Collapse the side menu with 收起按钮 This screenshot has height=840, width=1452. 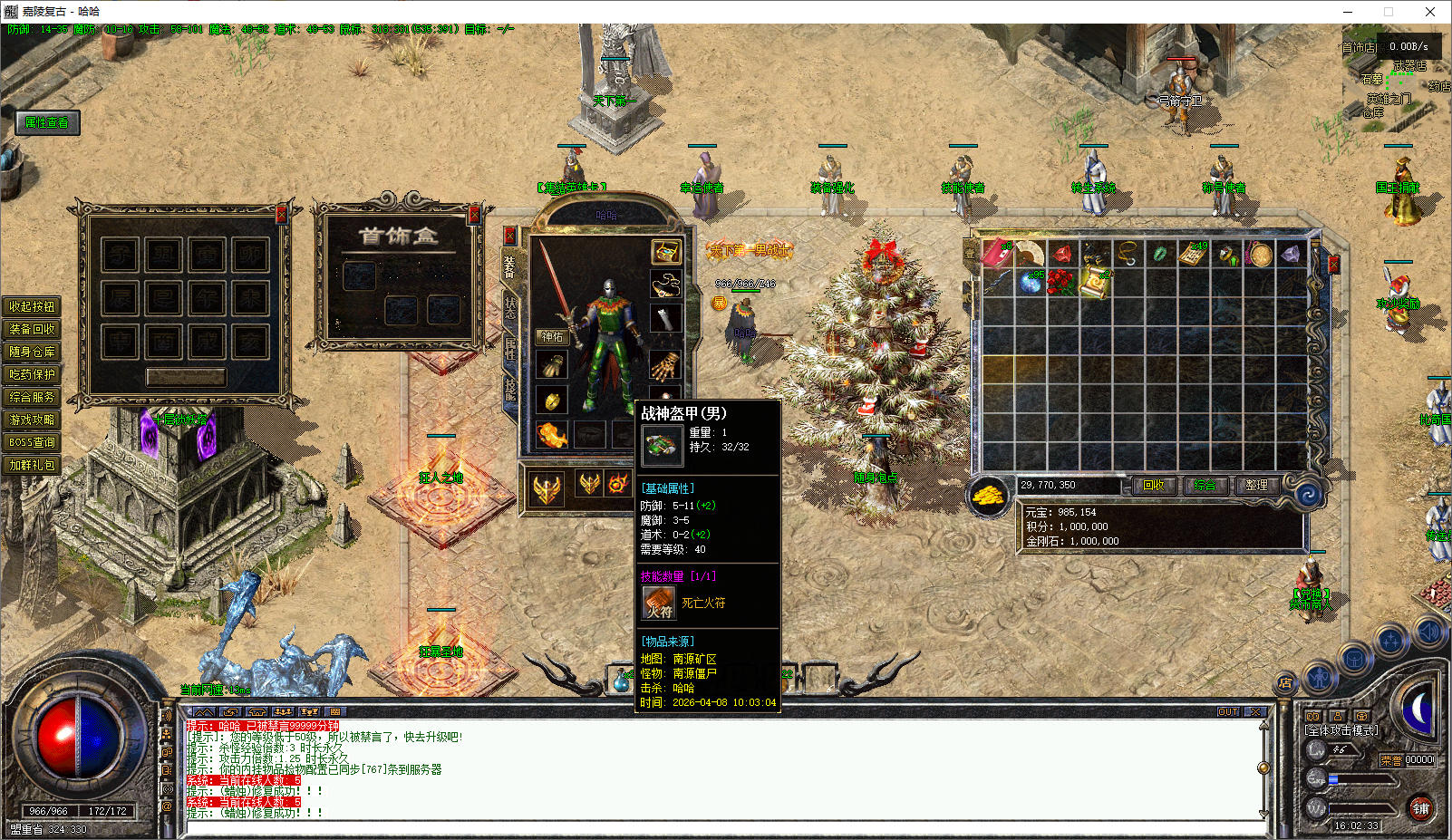(x=32, y=306)
